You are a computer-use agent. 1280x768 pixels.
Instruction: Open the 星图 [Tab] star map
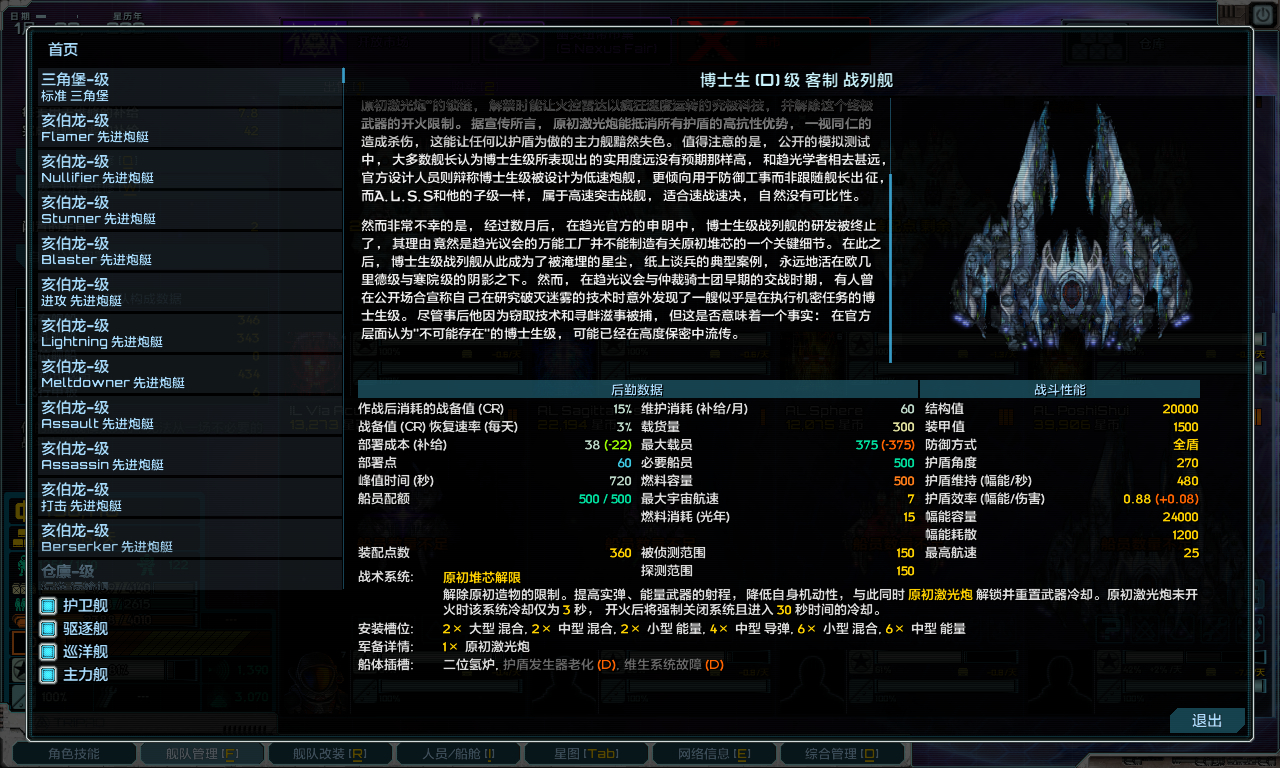coord(586,755)
